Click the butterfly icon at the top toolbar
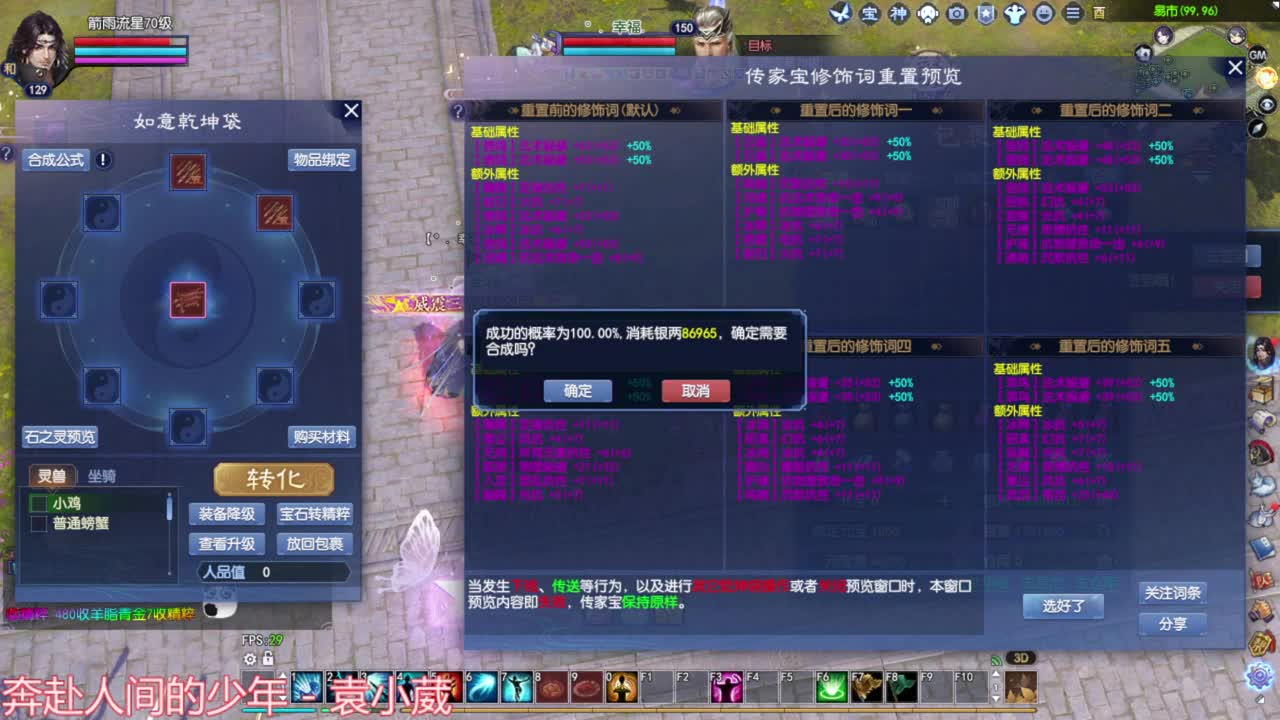1280x720 pixels. (840, 13)
